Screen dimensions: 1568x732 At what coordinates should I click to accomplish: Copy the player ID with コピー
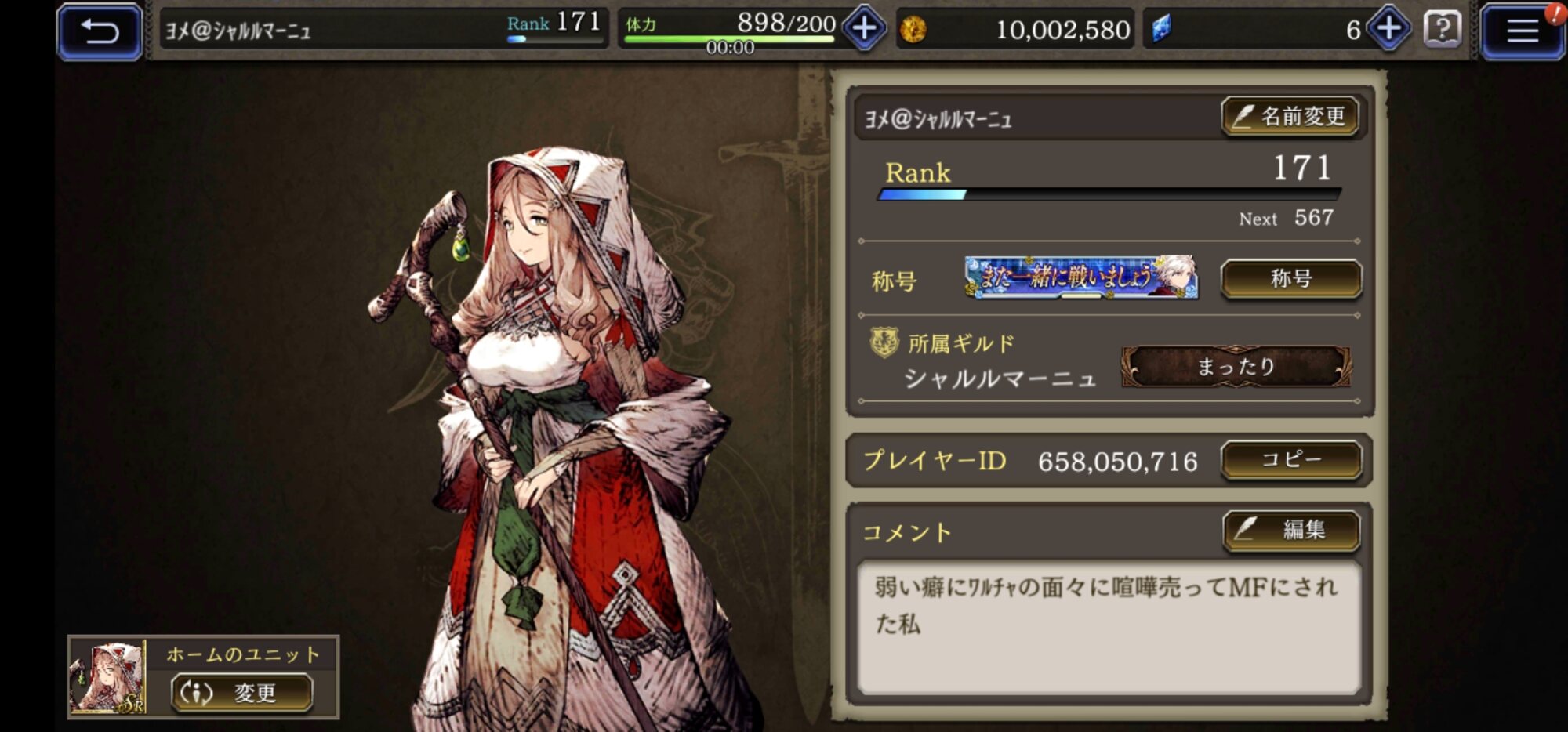(1291, 460)
